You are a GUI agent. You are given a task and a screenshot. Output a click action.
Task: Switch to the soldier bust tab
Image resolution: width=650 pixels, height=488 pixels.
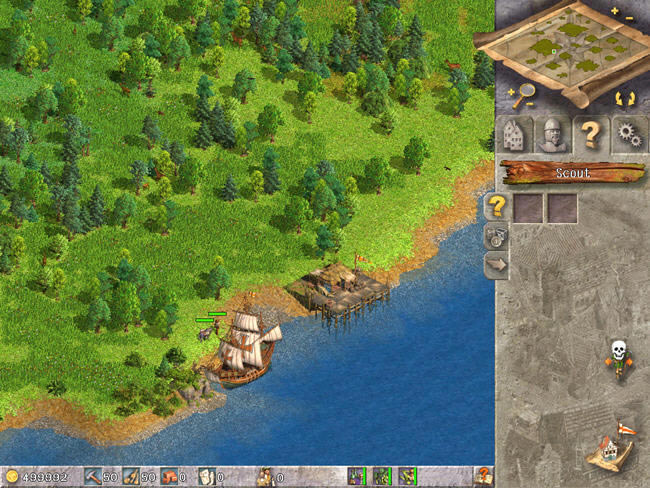click(x=551, y=135)
